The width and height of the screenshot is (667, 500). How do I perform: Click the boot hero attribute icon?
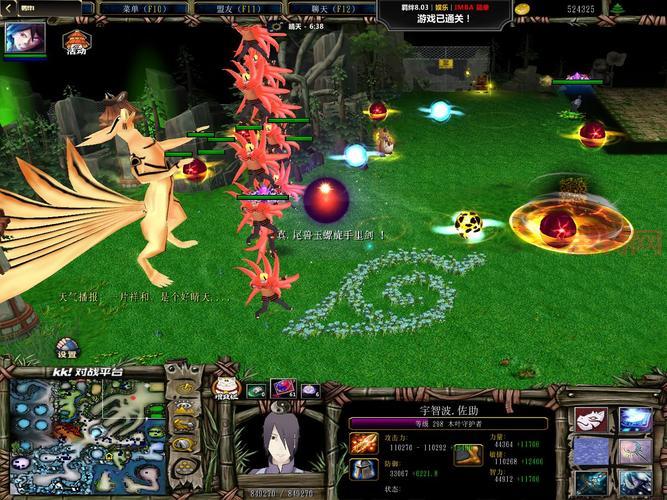468,454
